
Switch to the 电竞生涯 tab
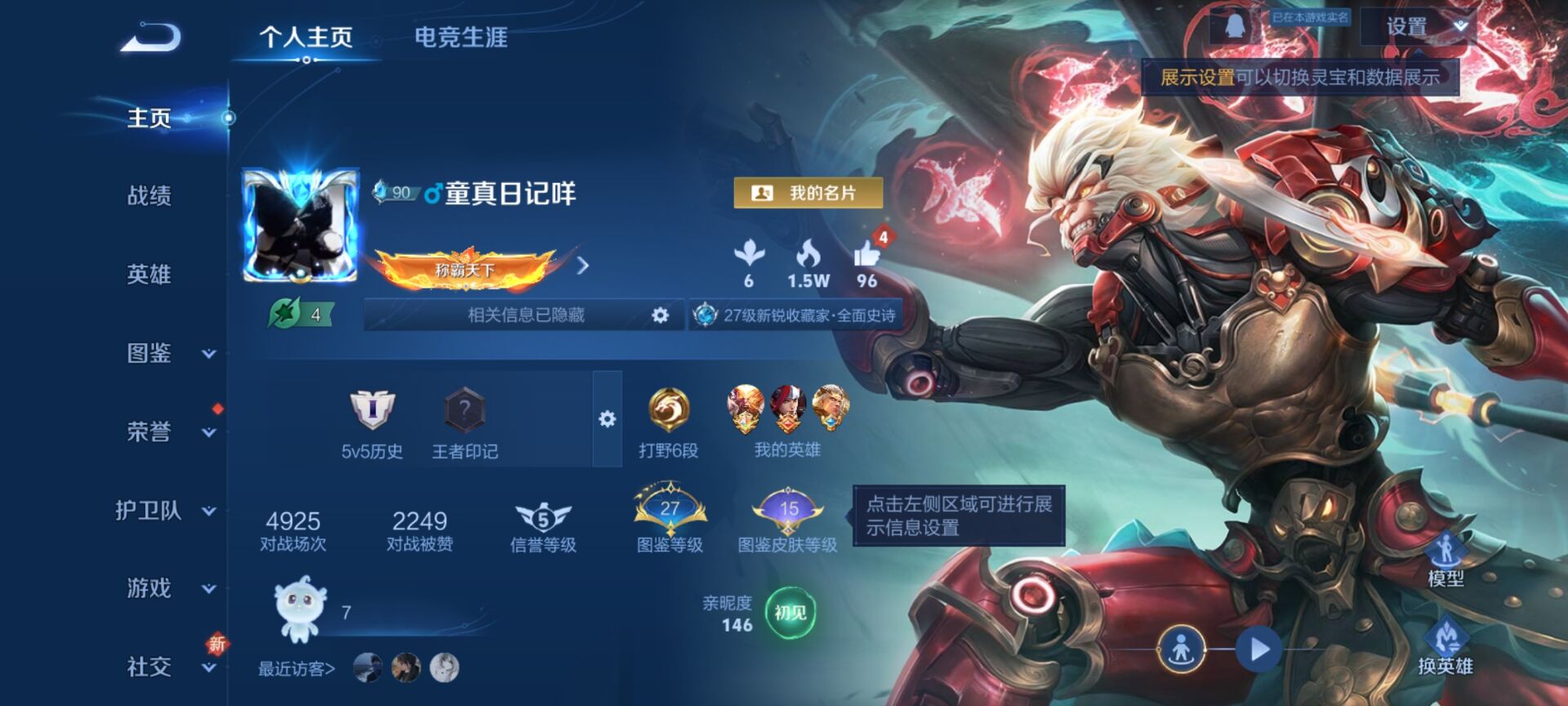click(462, 38)
